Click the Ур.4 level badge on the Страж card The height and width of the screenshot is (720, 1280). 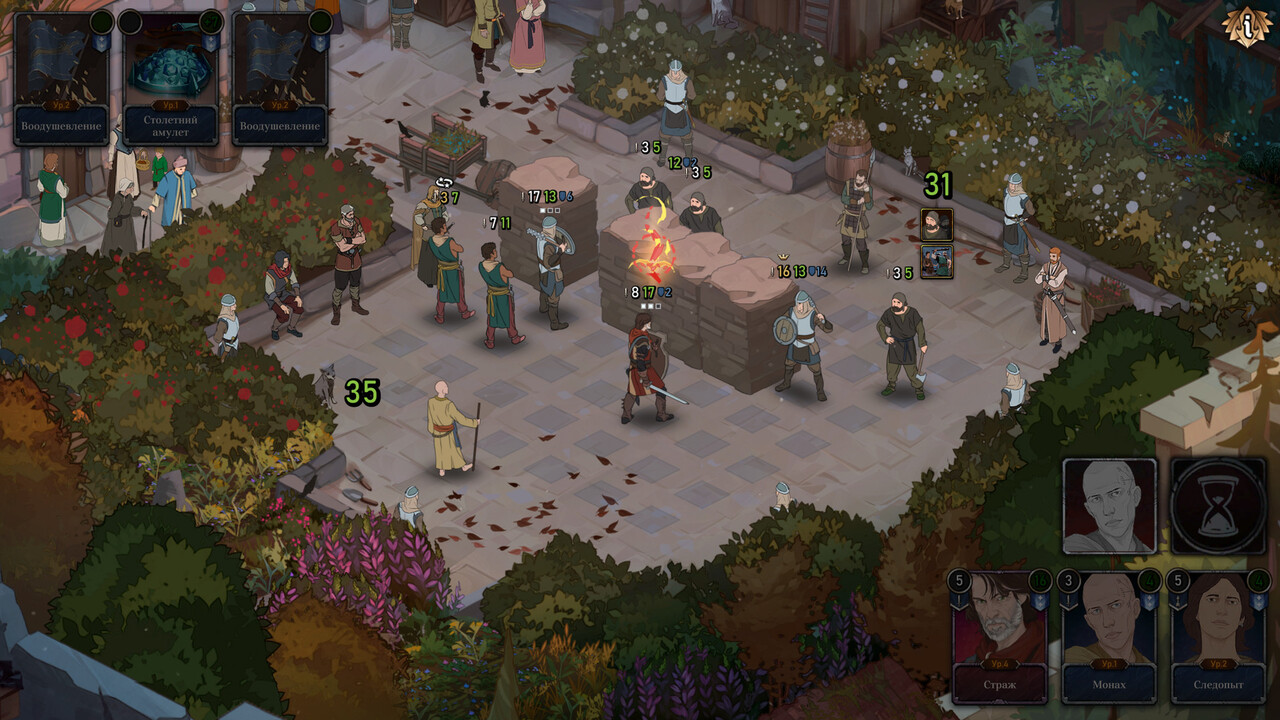[1001, 664]
